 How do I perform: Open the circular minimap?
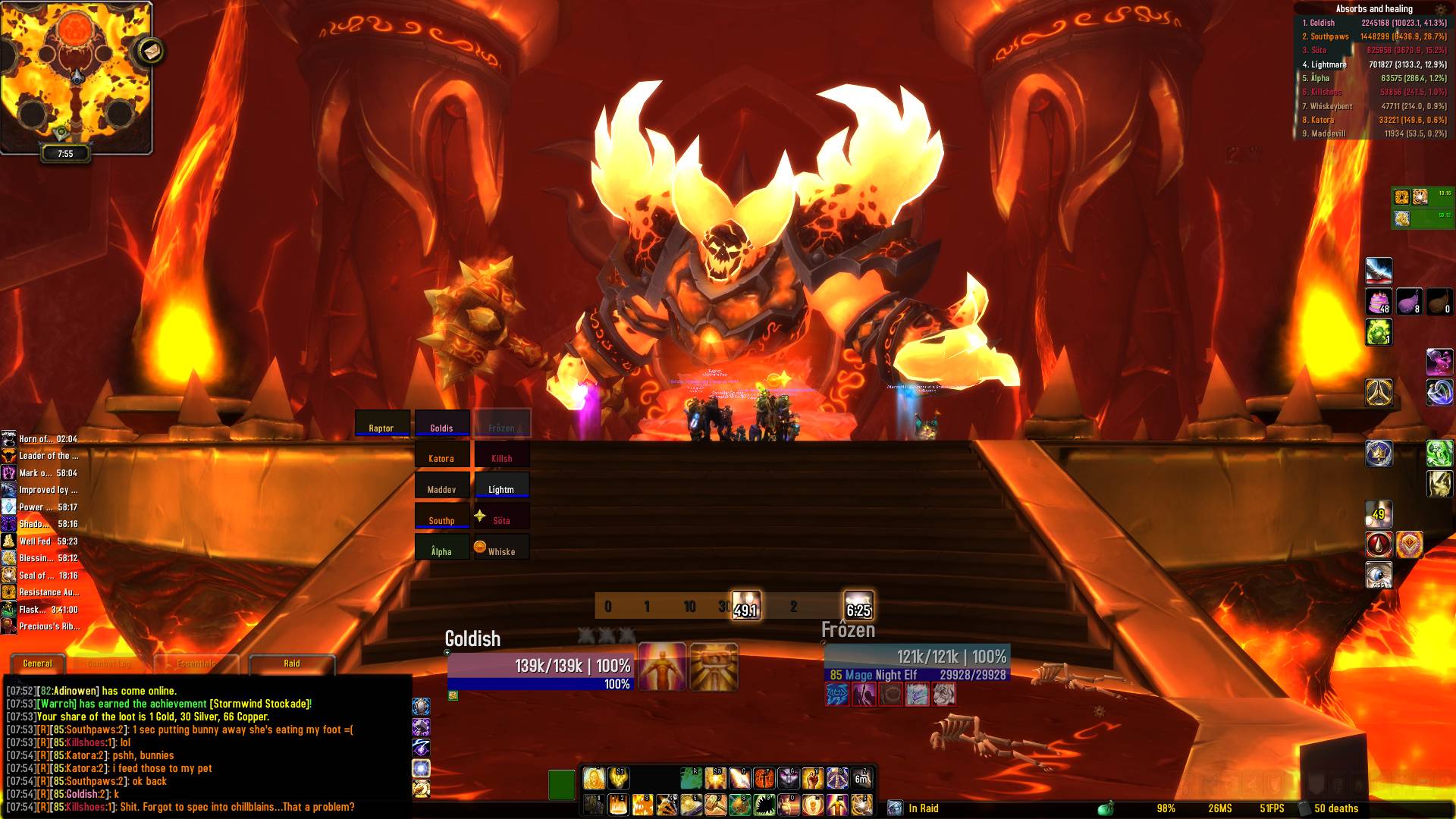[74, 76]
